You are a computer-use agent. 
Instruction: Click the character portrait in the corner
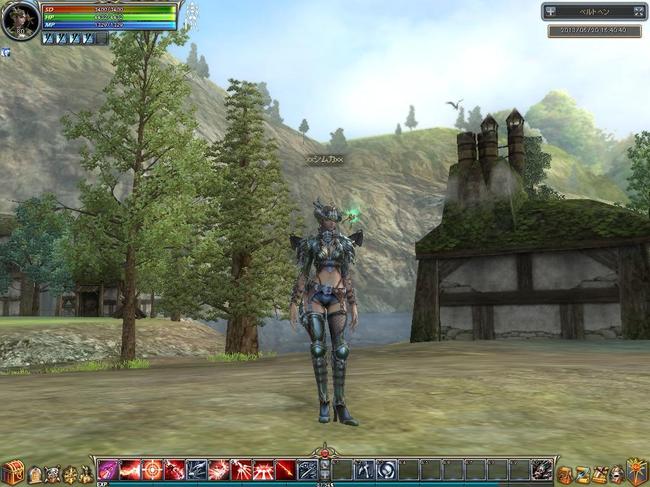20,20
